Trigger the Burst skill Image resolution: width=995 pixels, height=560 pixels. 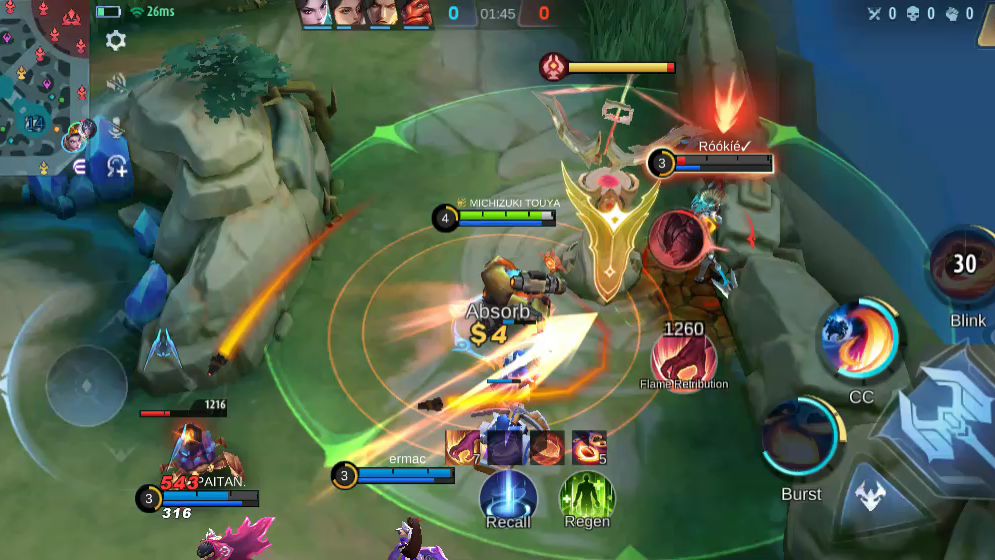801,439
